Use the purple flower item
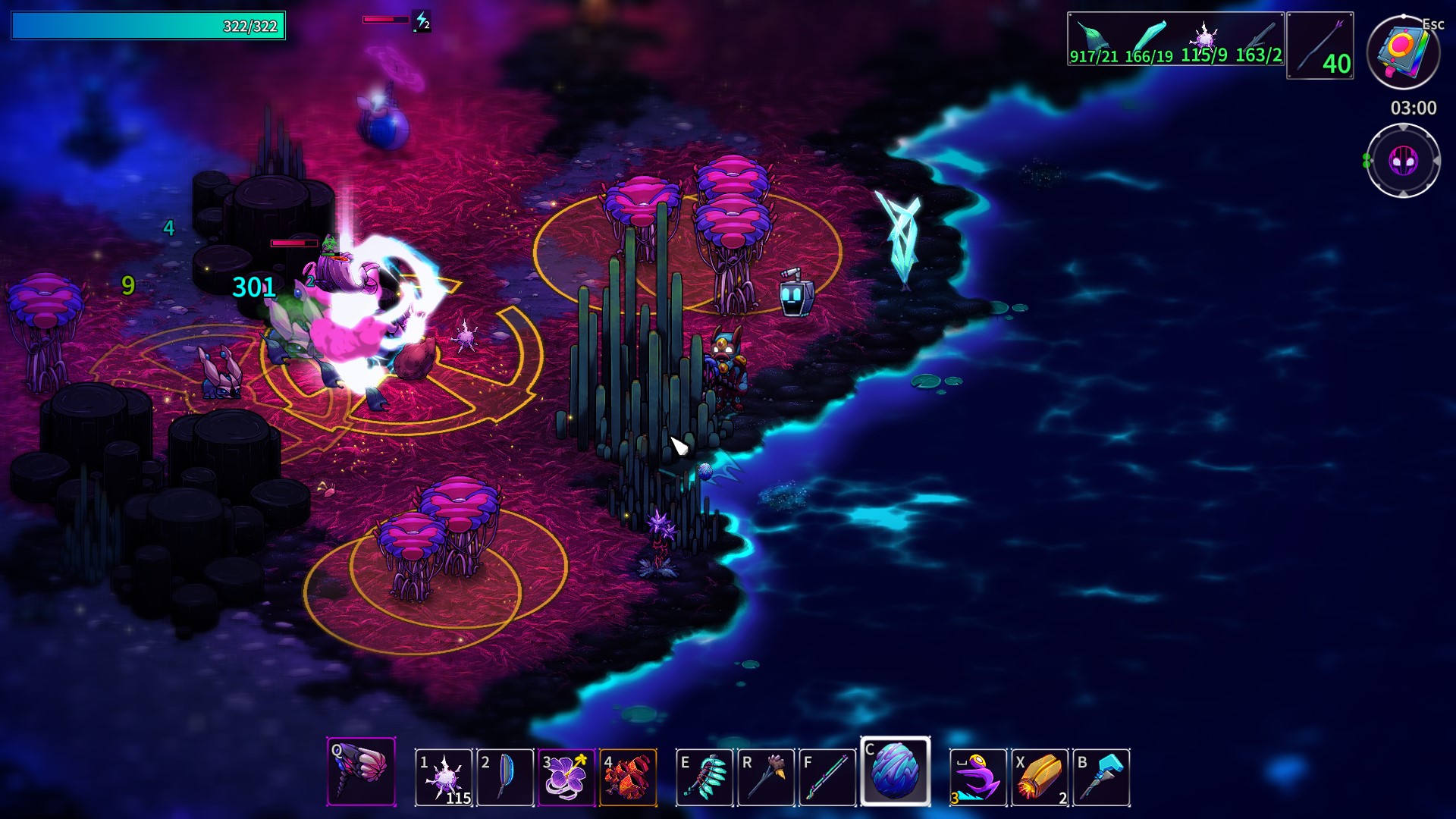Viewport: 1456px width, 819px height. coord(566,777)
